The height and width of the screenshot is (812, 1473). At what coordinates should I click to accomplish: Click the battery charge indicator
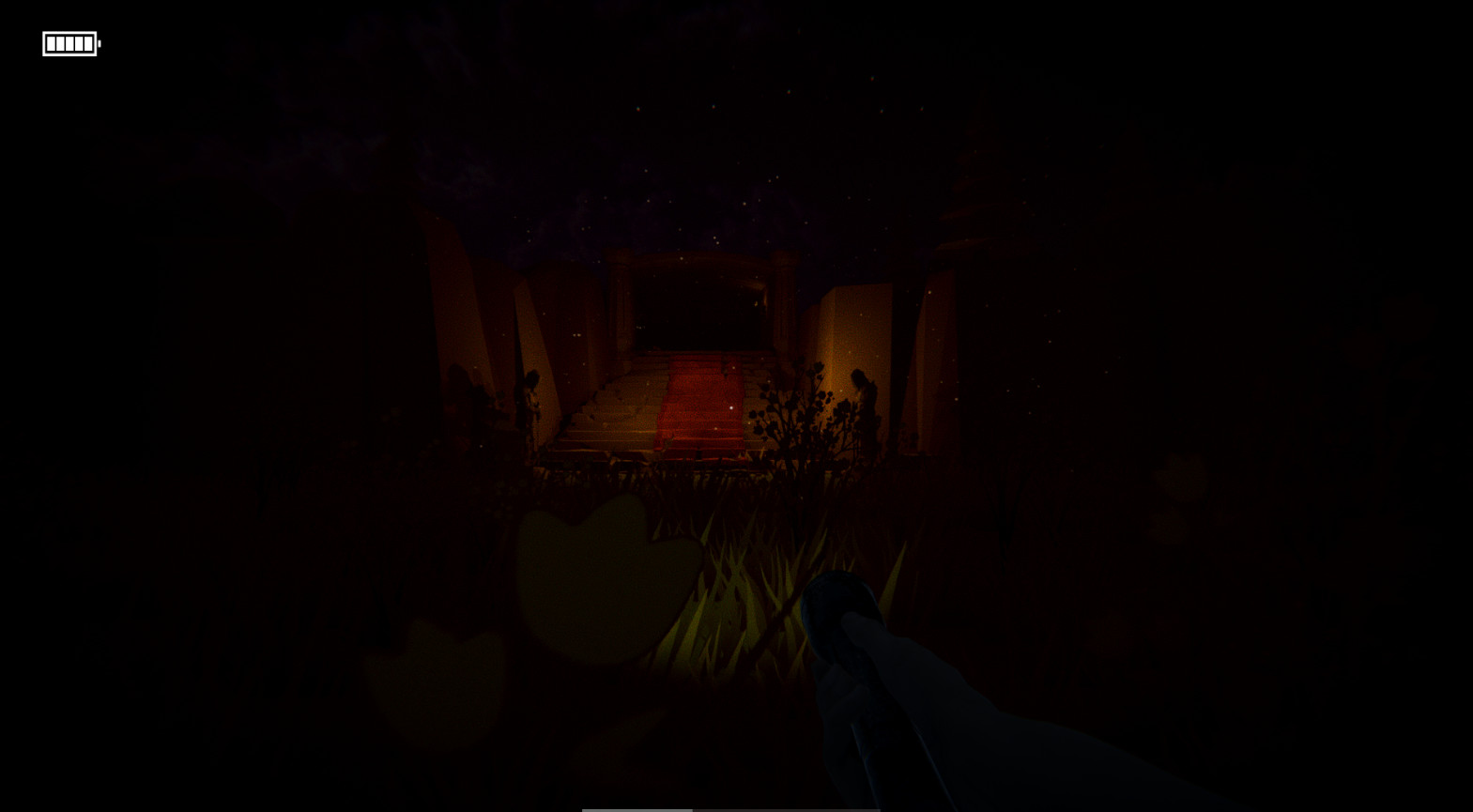point(70,42)
